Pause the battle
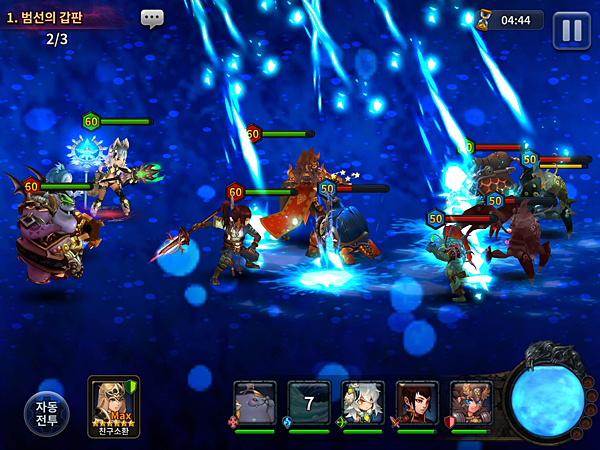Image resolution: width=600 pixels, height=450 pixels. click(x=571, y=29)
